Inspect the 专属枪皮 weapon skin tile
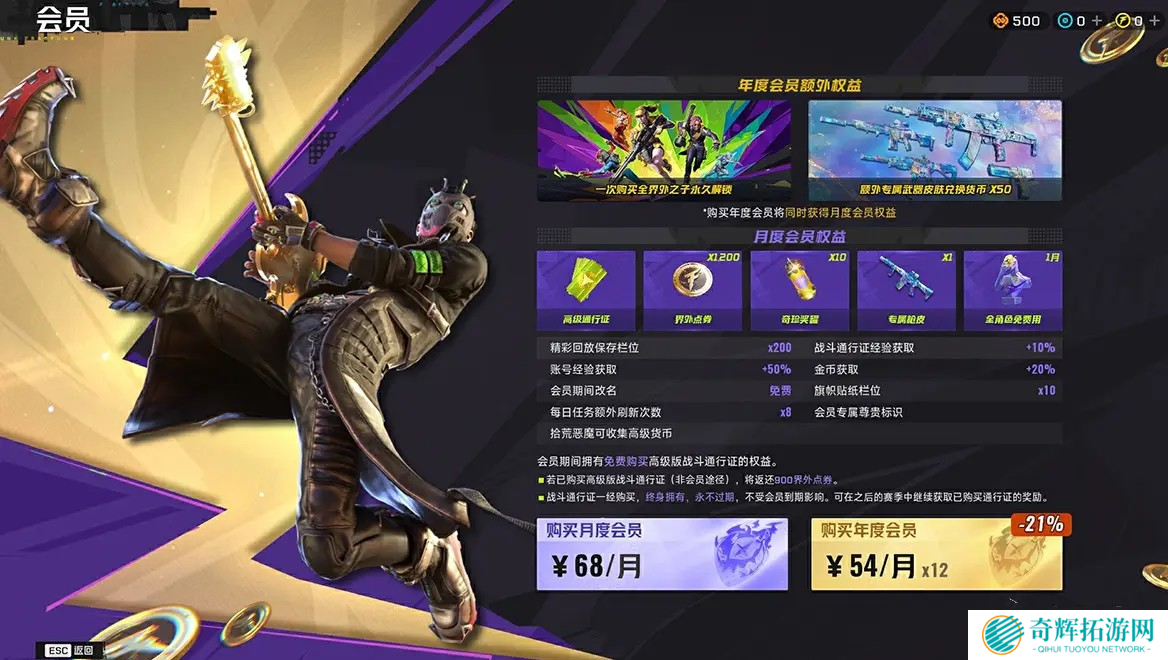1168x660 pixels. pos(906,290)
